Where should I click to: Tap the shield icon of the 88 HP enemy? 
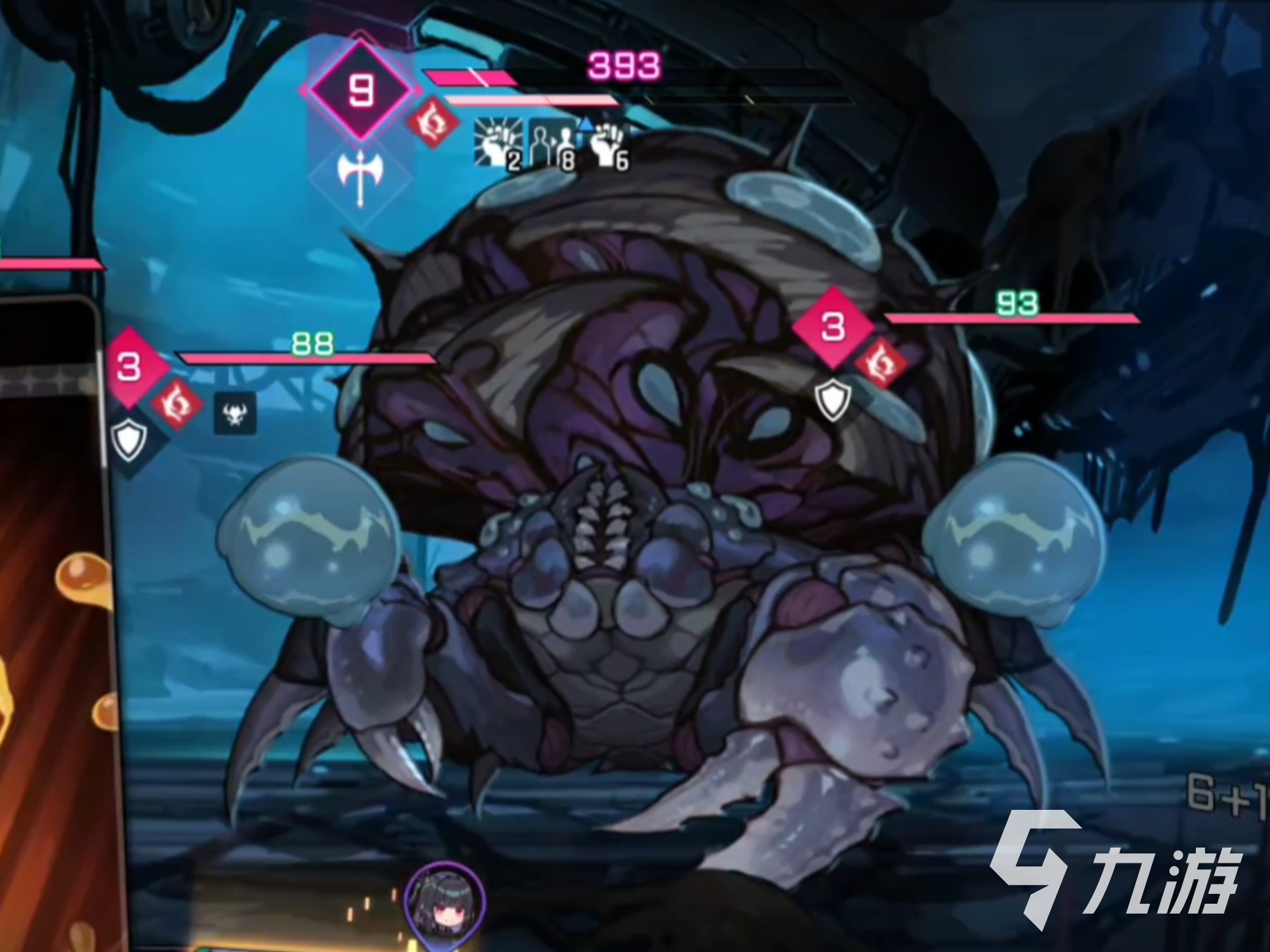[x=128, y=438]
